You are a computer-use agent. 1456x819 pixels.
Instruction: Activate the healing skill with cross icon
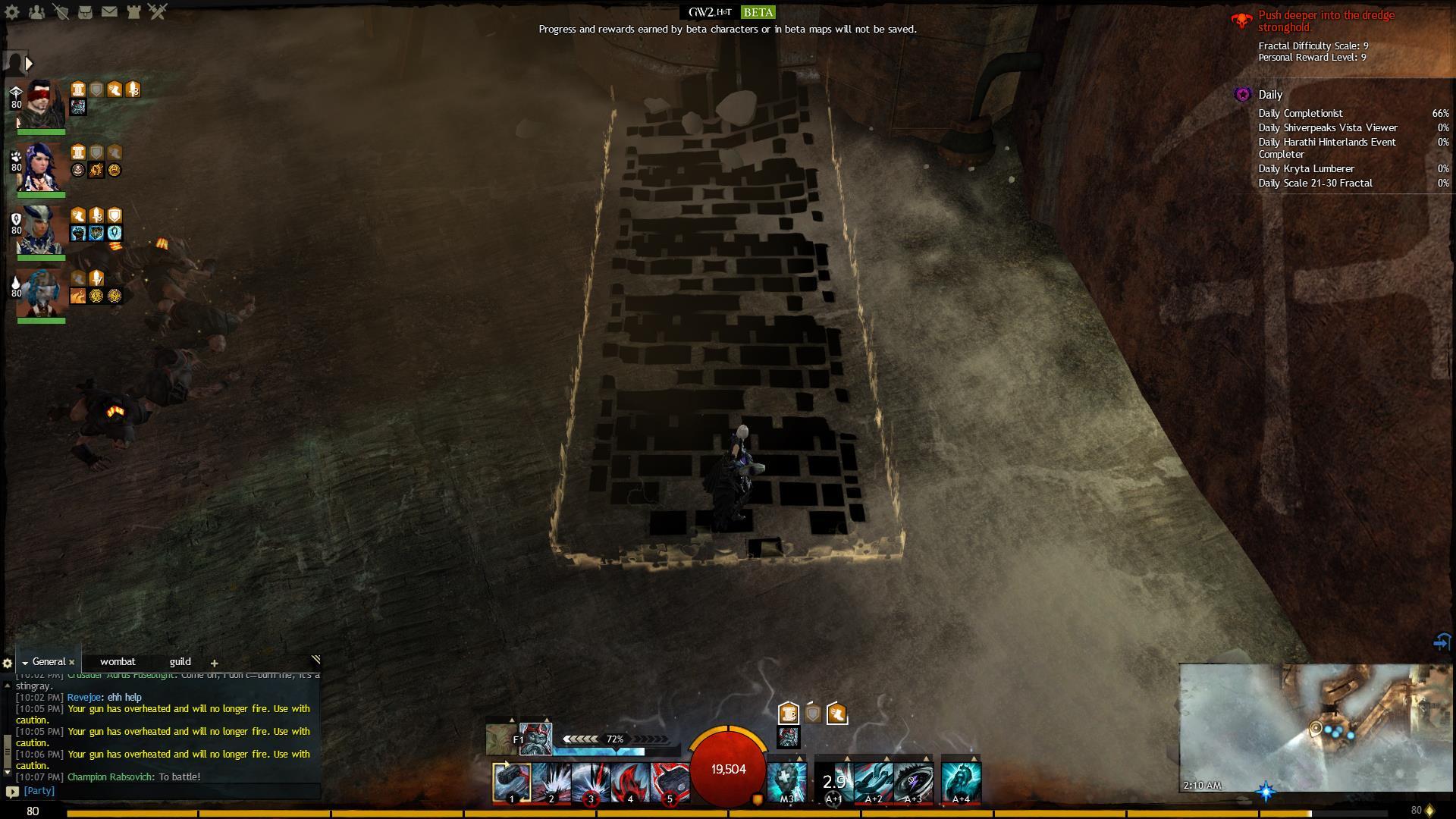[x=786, y=783]
